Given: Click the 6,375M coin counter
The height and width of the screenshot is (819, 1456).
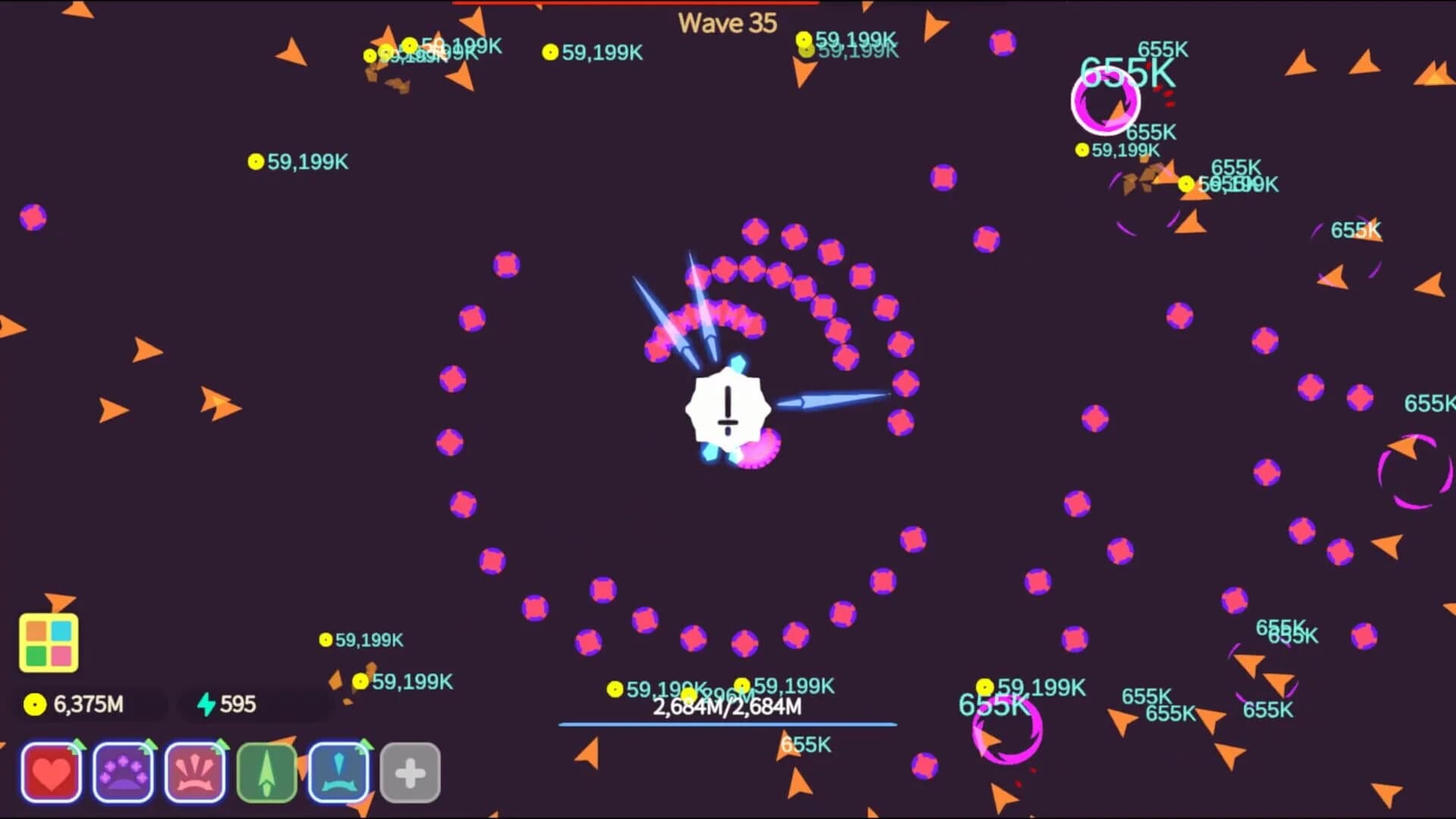Looking at the screenshot, I should click(87, 704).
